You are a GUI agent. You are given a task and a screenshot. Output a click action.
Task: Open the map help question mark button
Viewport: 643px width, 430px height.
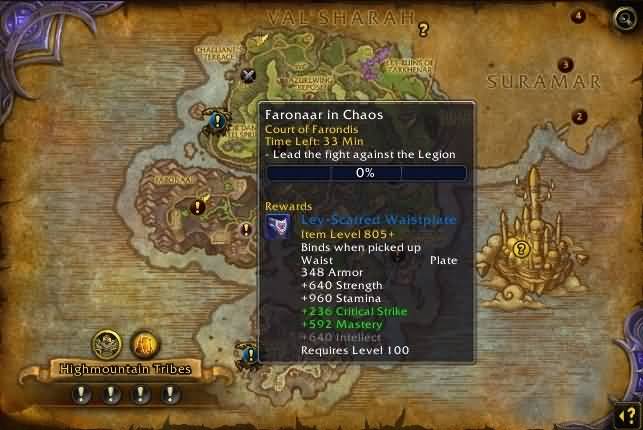pos(625,413)
